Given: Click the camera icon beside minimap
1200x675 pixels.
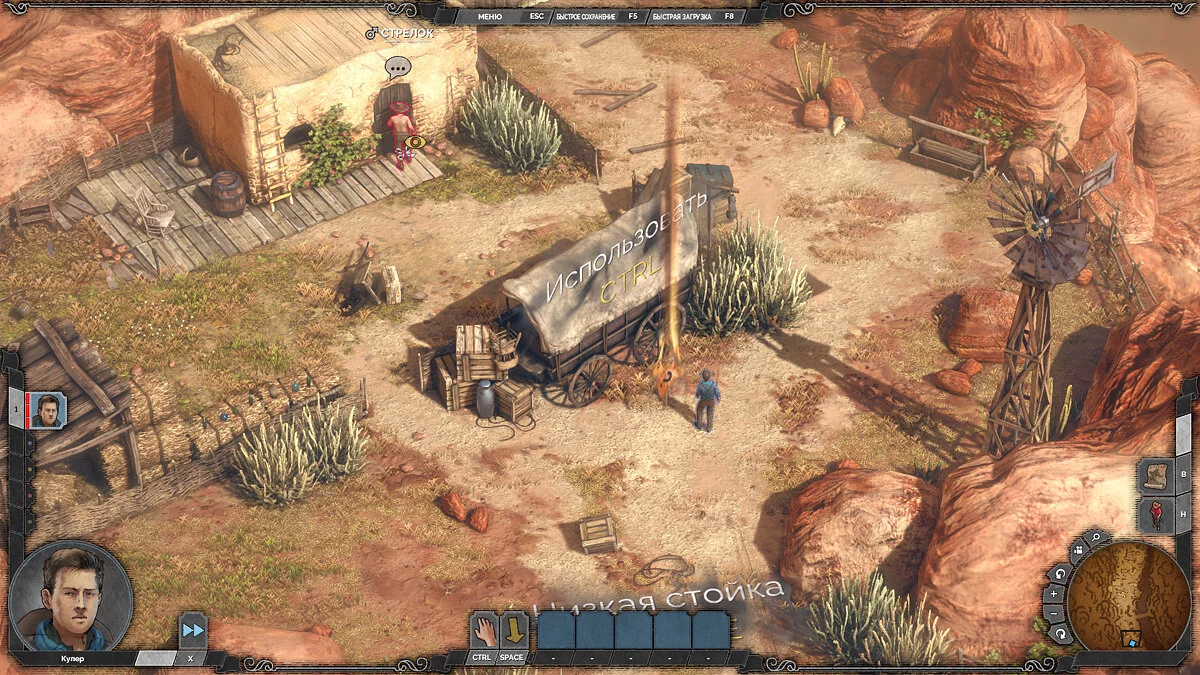Looking at the screenshot, I should (x=1077, y=552).
